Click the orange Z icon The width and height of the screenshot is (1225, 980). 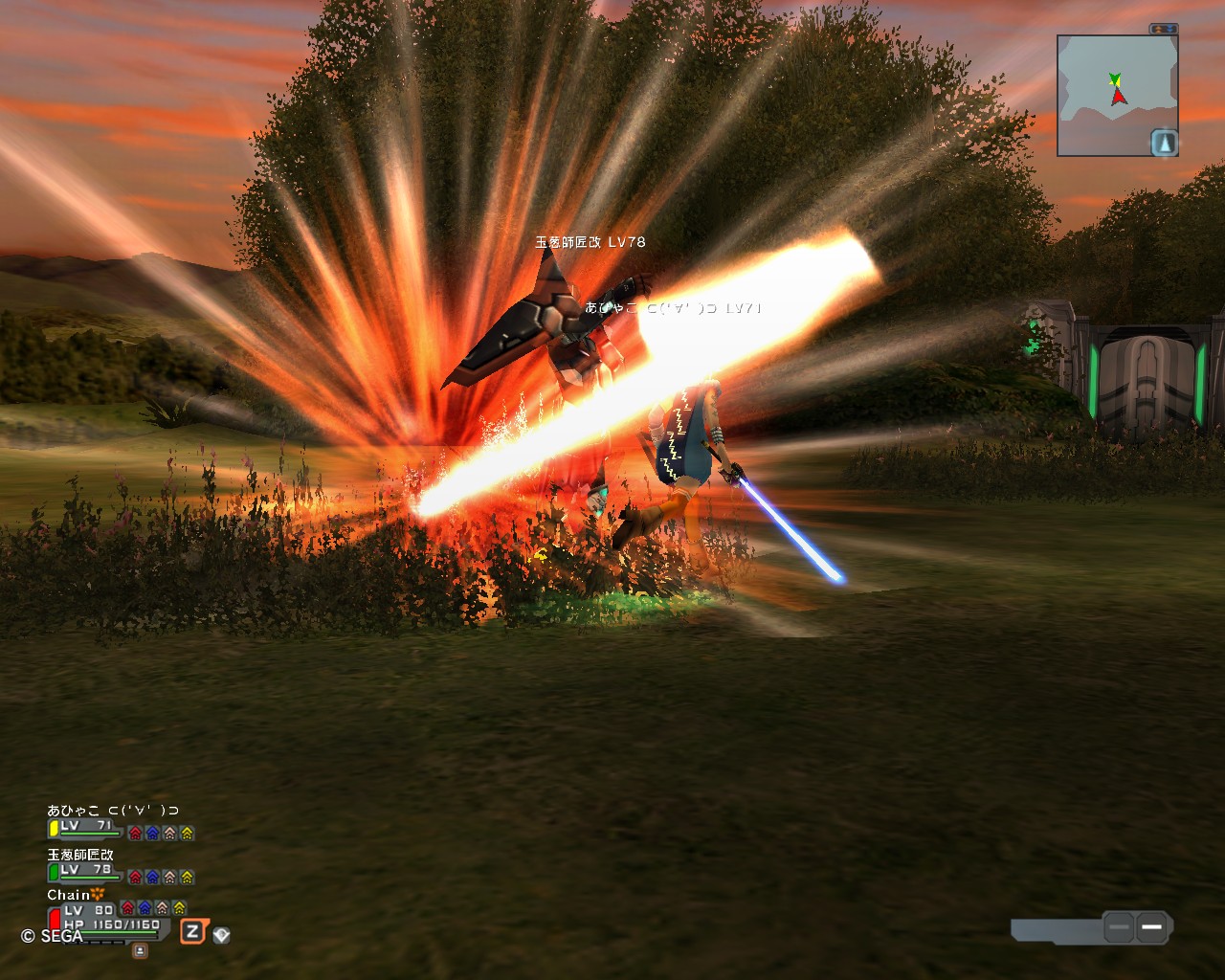pos(193,931)
